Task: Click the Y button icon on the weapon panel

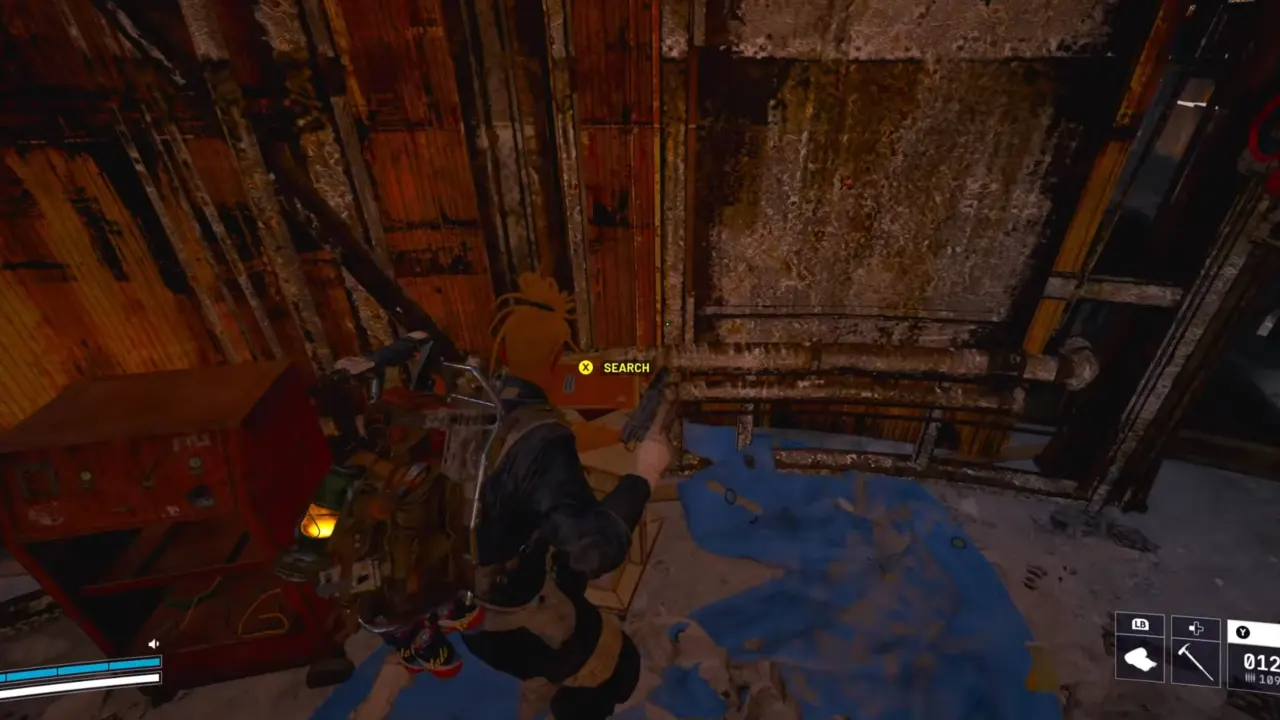Action: 1244,632
